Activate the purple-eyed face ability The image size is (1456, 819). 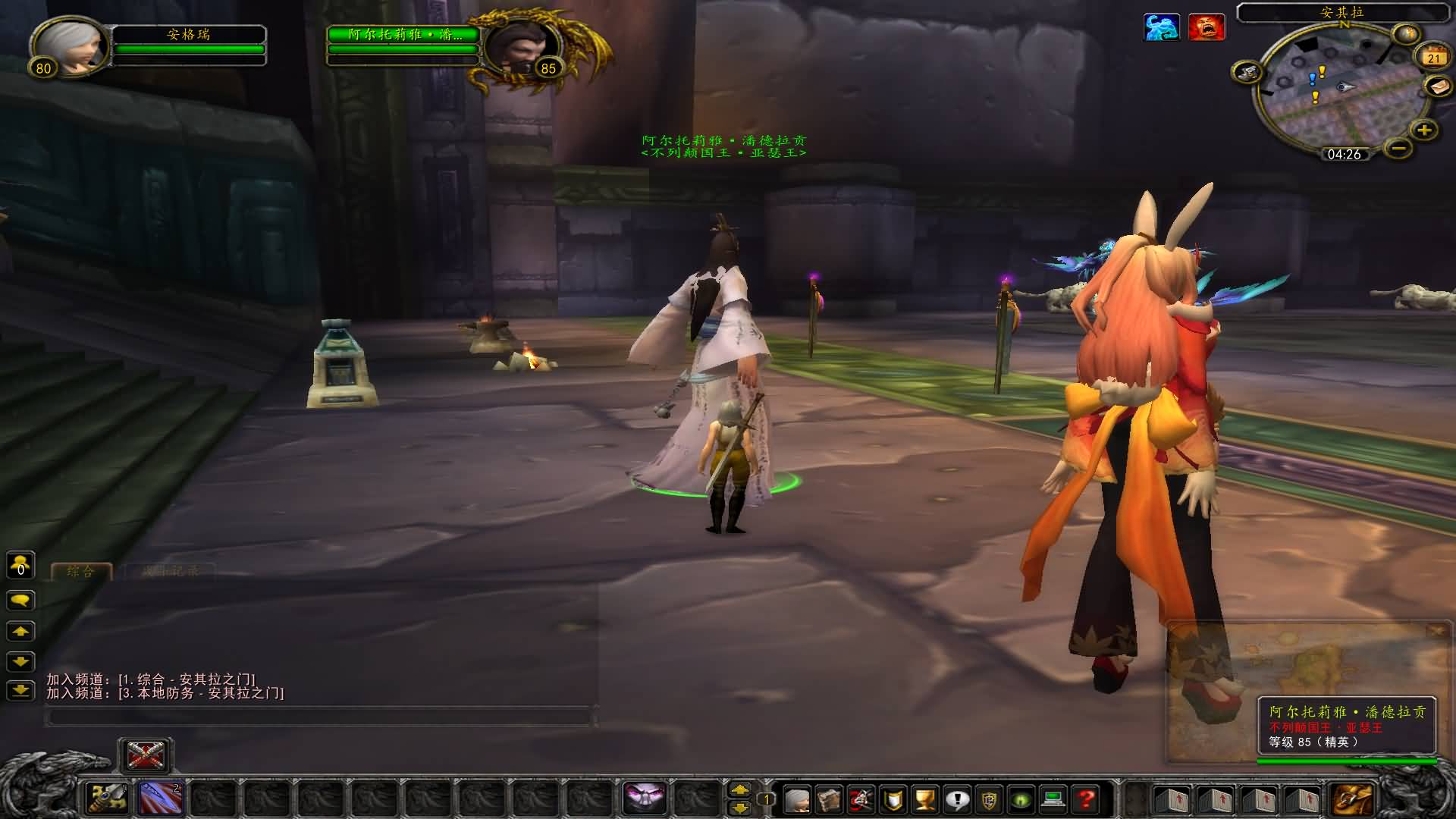pos(644,798)
